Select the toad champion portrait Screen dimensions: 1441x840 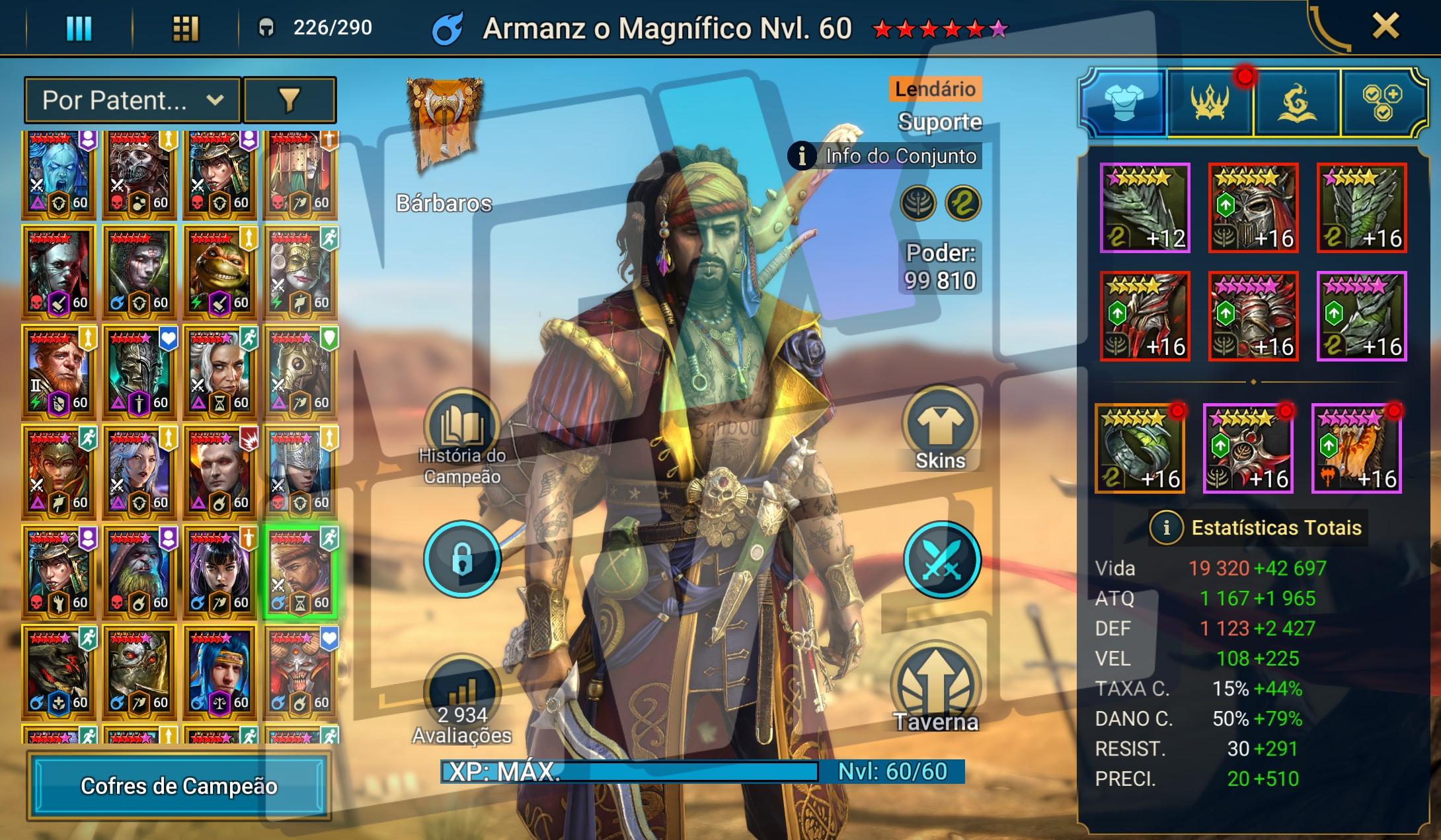[219, 272]
